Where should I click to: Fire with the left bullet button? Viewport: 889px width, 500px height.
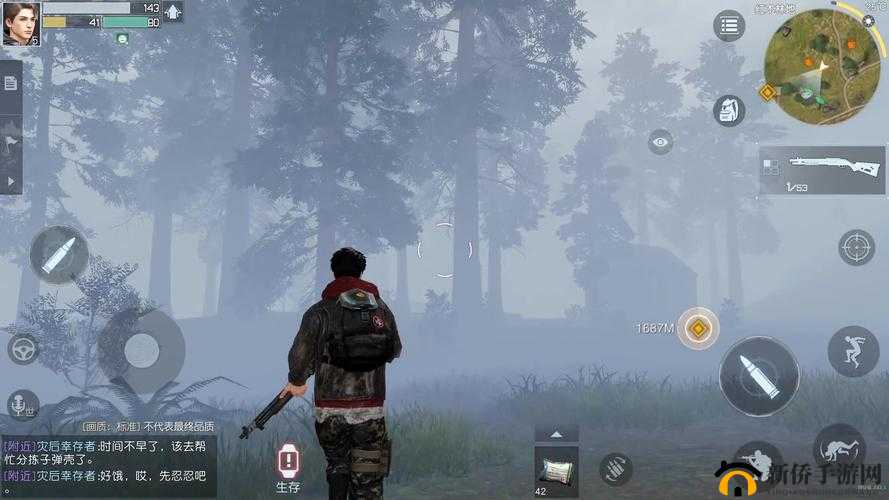[59, 254]
